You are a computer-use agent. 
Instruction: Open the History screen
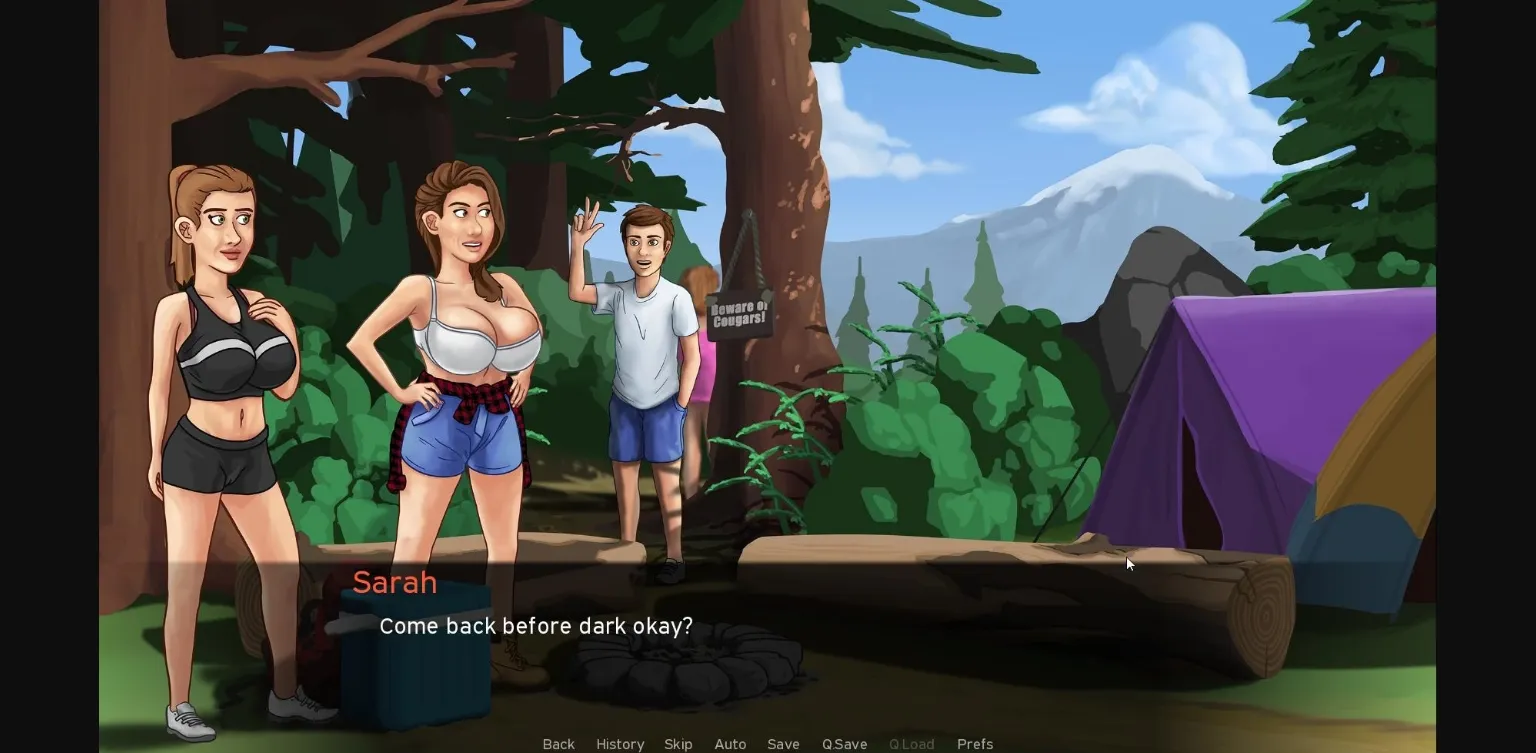620,744
